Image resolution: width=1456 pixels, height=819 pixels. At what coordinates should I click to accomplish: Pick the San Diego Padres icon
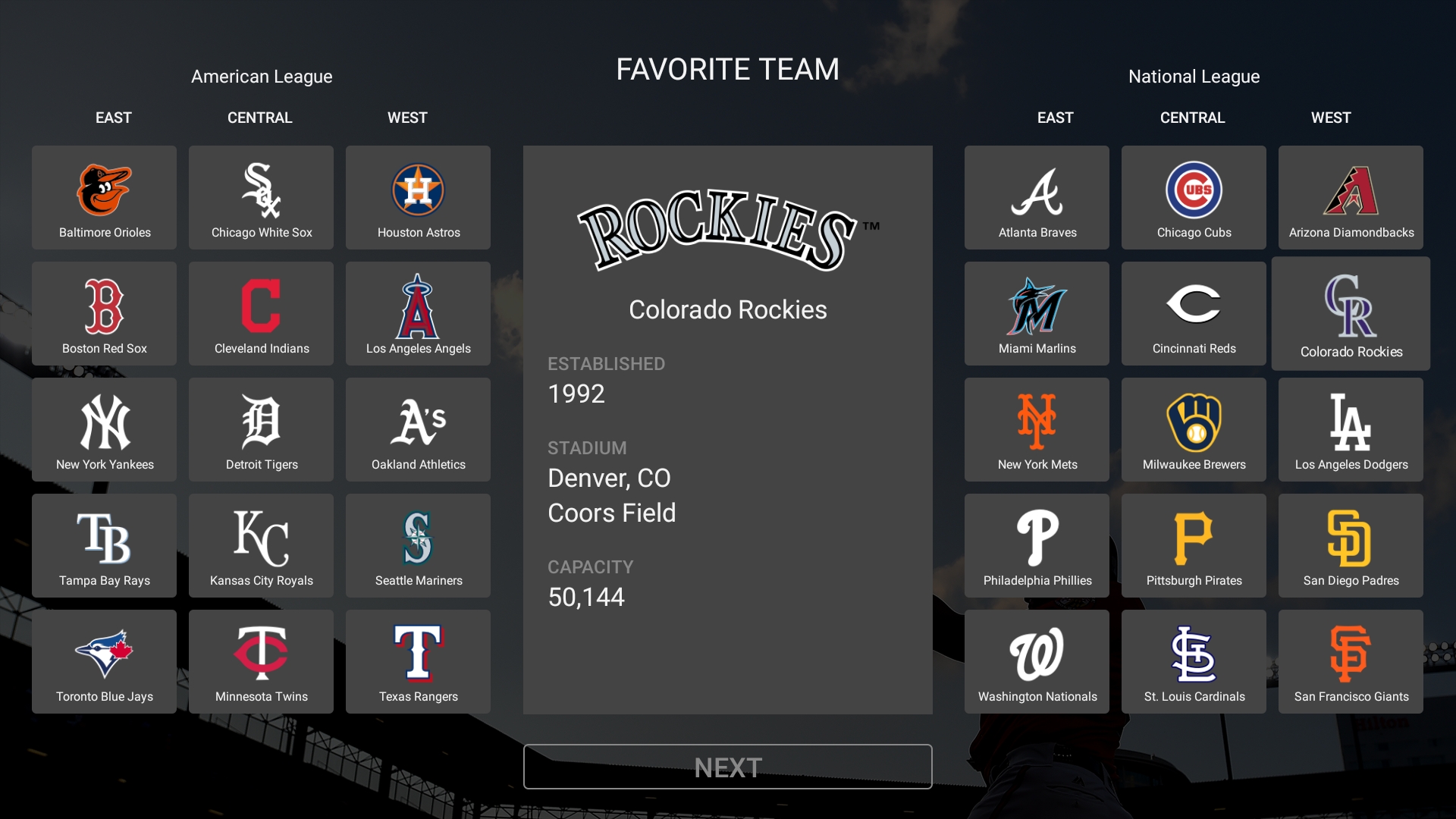(1351, 540)
